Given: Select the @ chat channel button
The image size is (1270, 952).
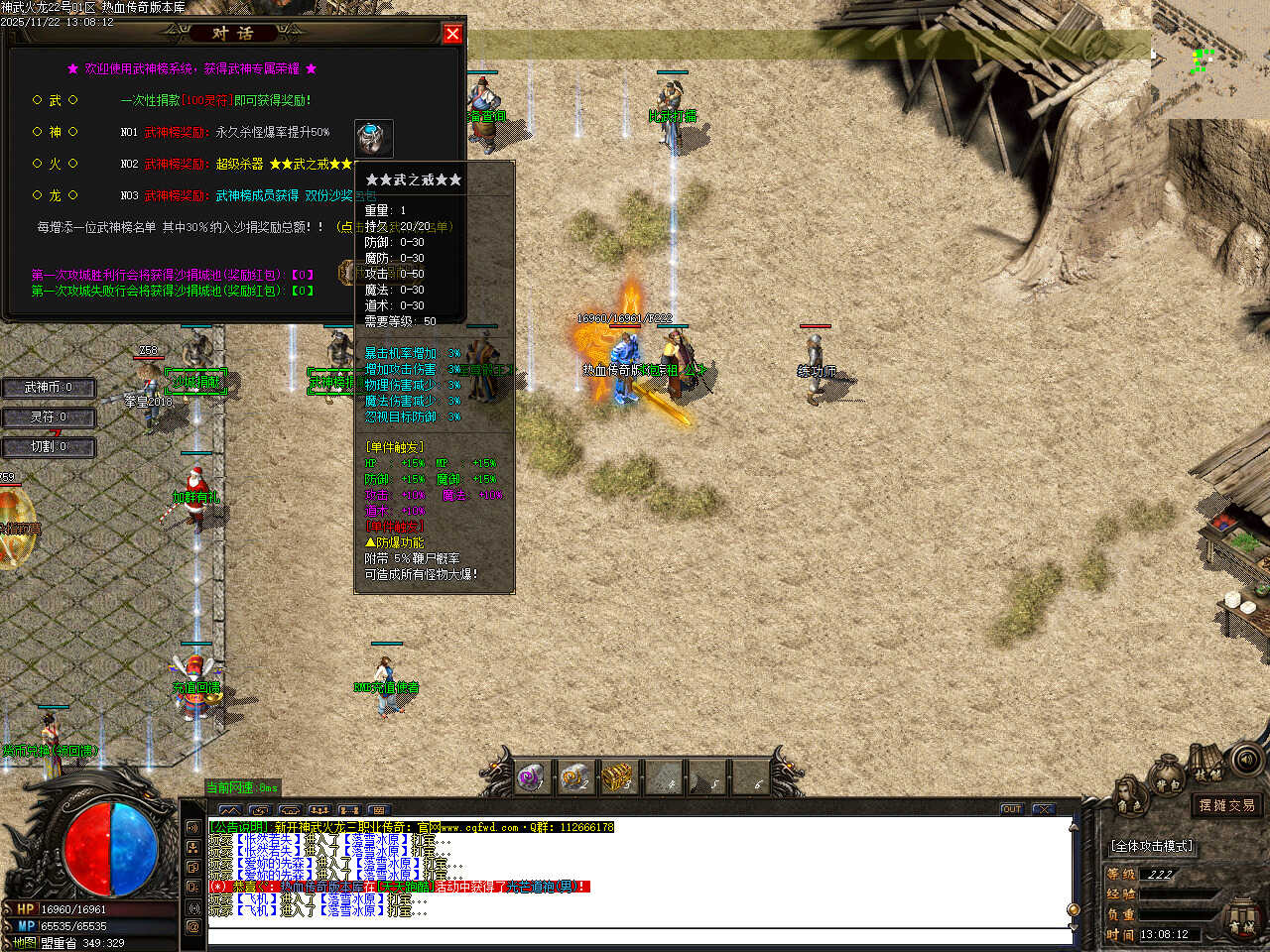Looking at the screenshot, I should (192, 926).
